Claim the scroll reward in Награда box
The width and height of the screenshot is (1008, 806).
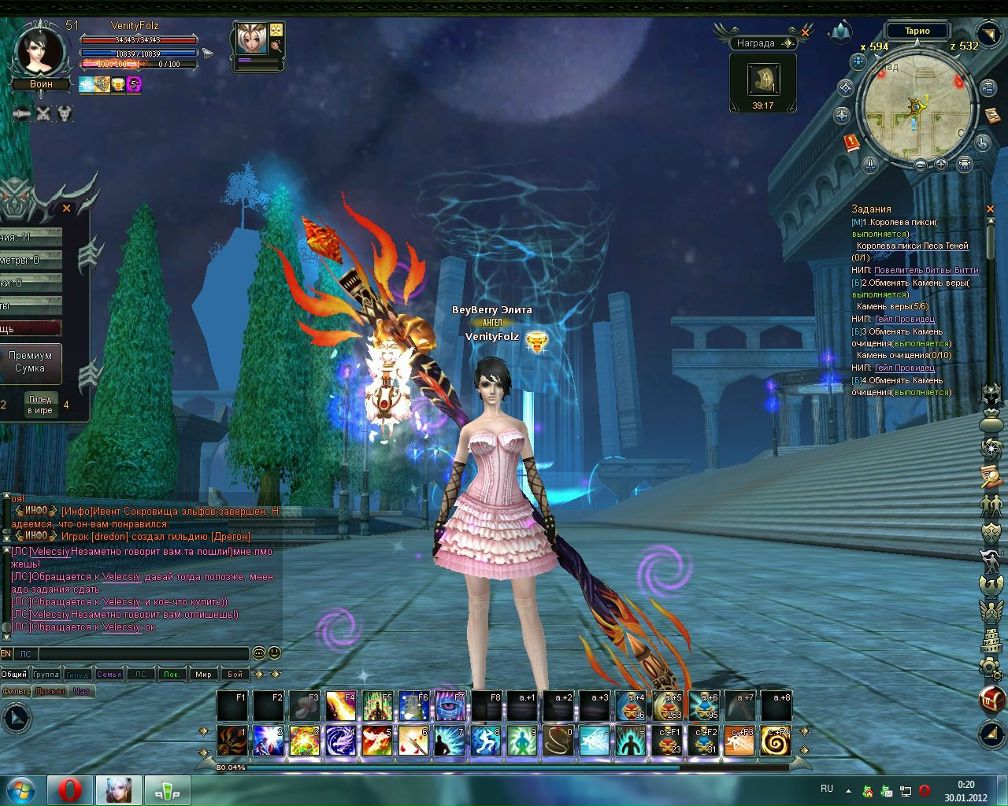(x=763, y=78)
